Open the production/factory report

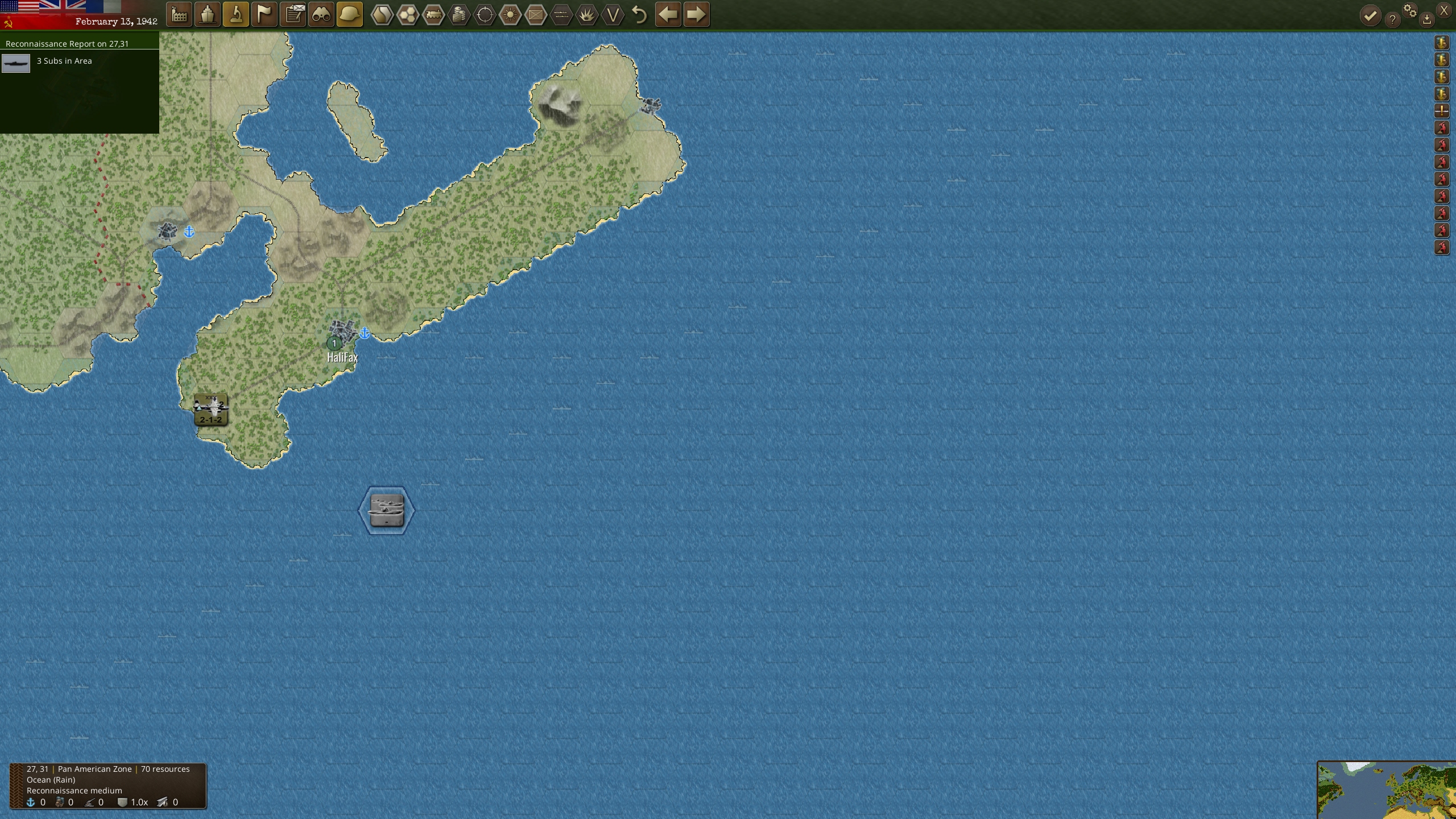[179, 14]
